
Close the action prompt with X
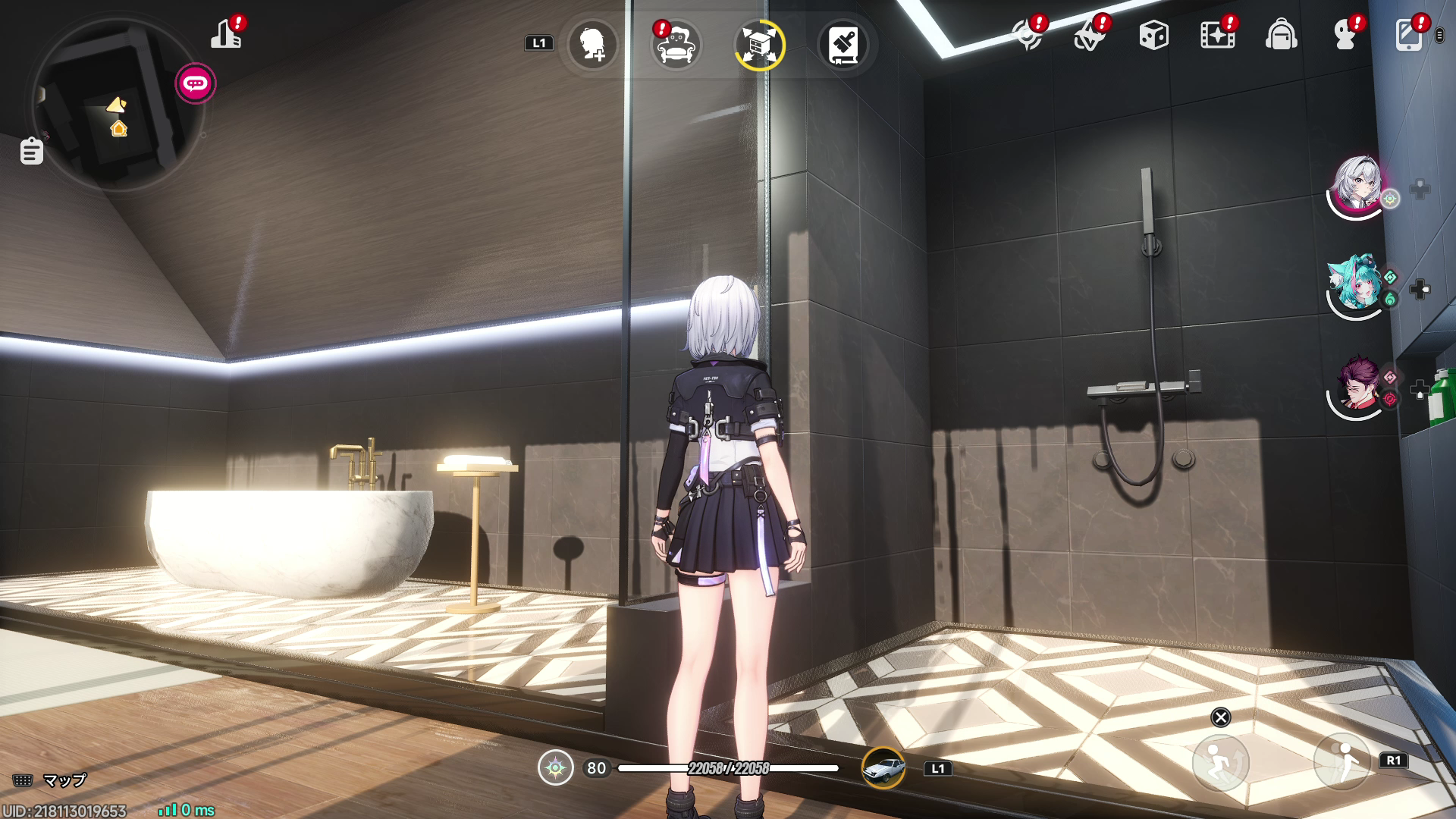tap(1221, 717)
